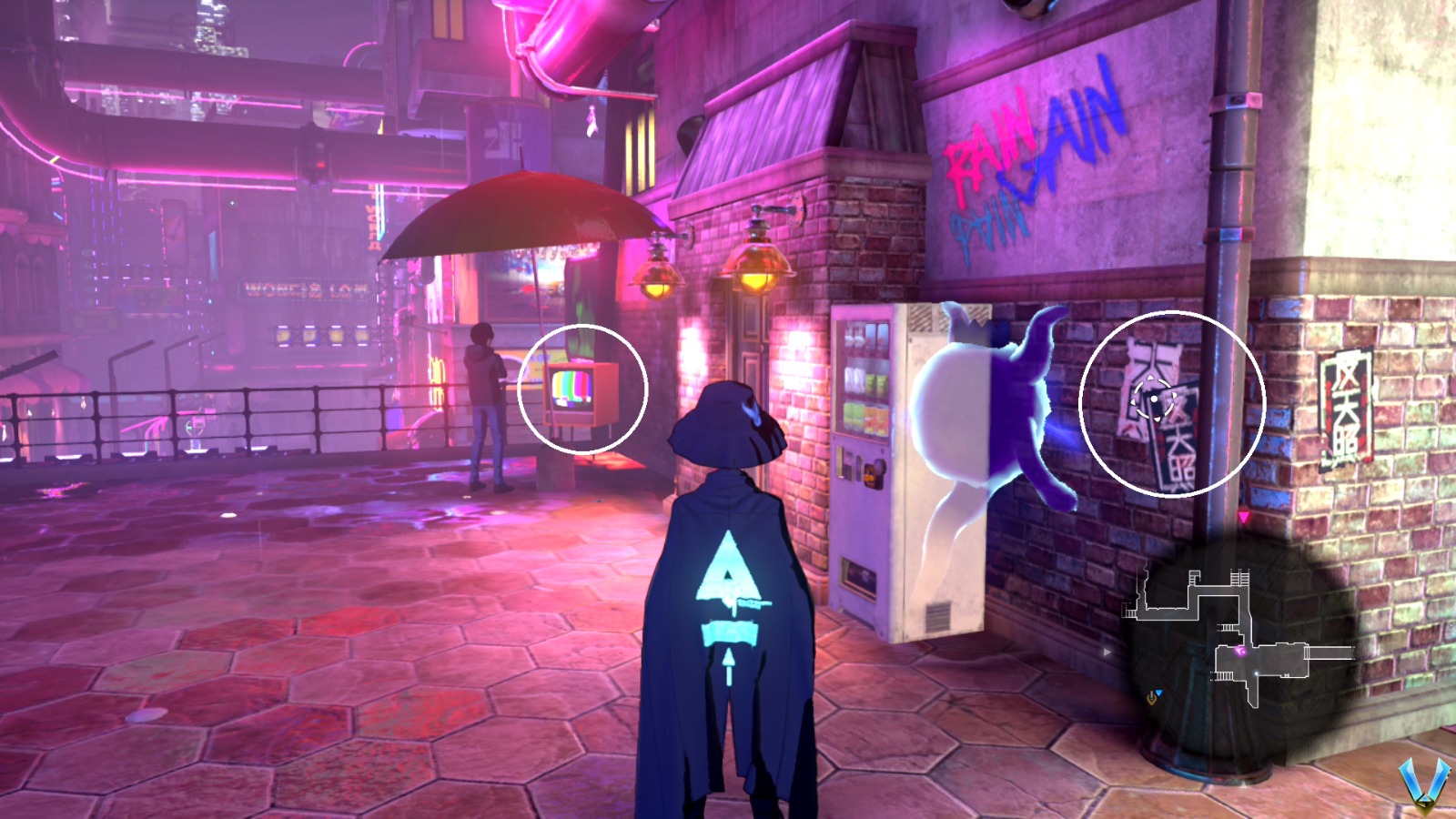
Task: Select the circled retro TV objective
Action: point(575,391)
